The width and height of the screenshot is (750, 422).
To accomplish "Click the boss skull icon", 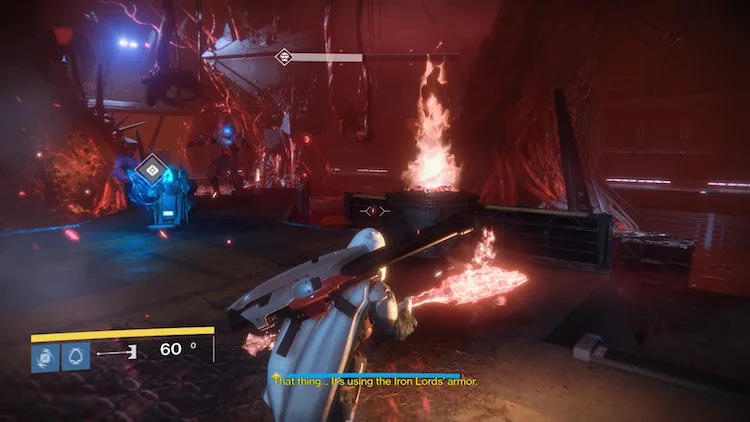I will 285,57.
